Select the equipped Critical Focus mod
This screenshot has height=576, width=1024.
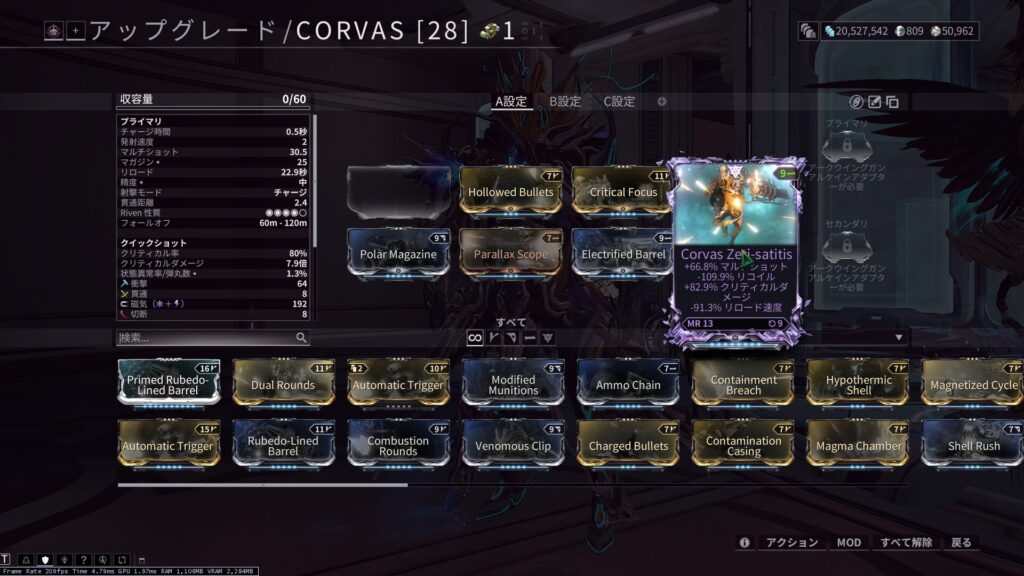pyautogui.click(x=622, y=192)
